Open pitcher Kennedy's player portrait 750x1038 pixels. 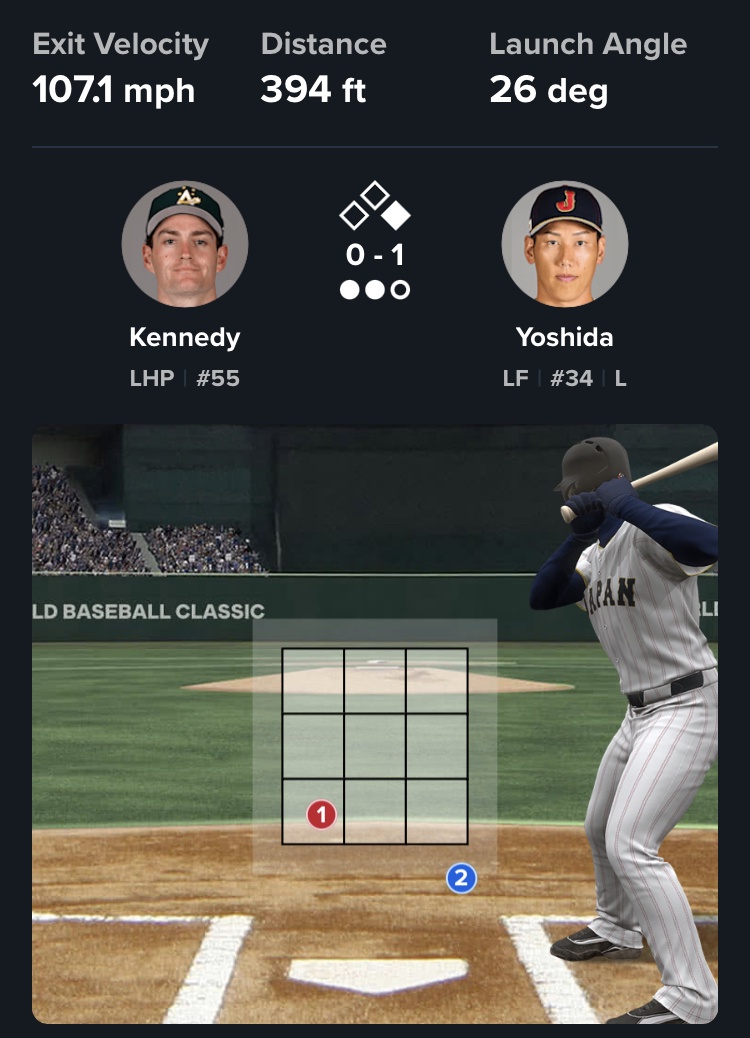(185, 243)
